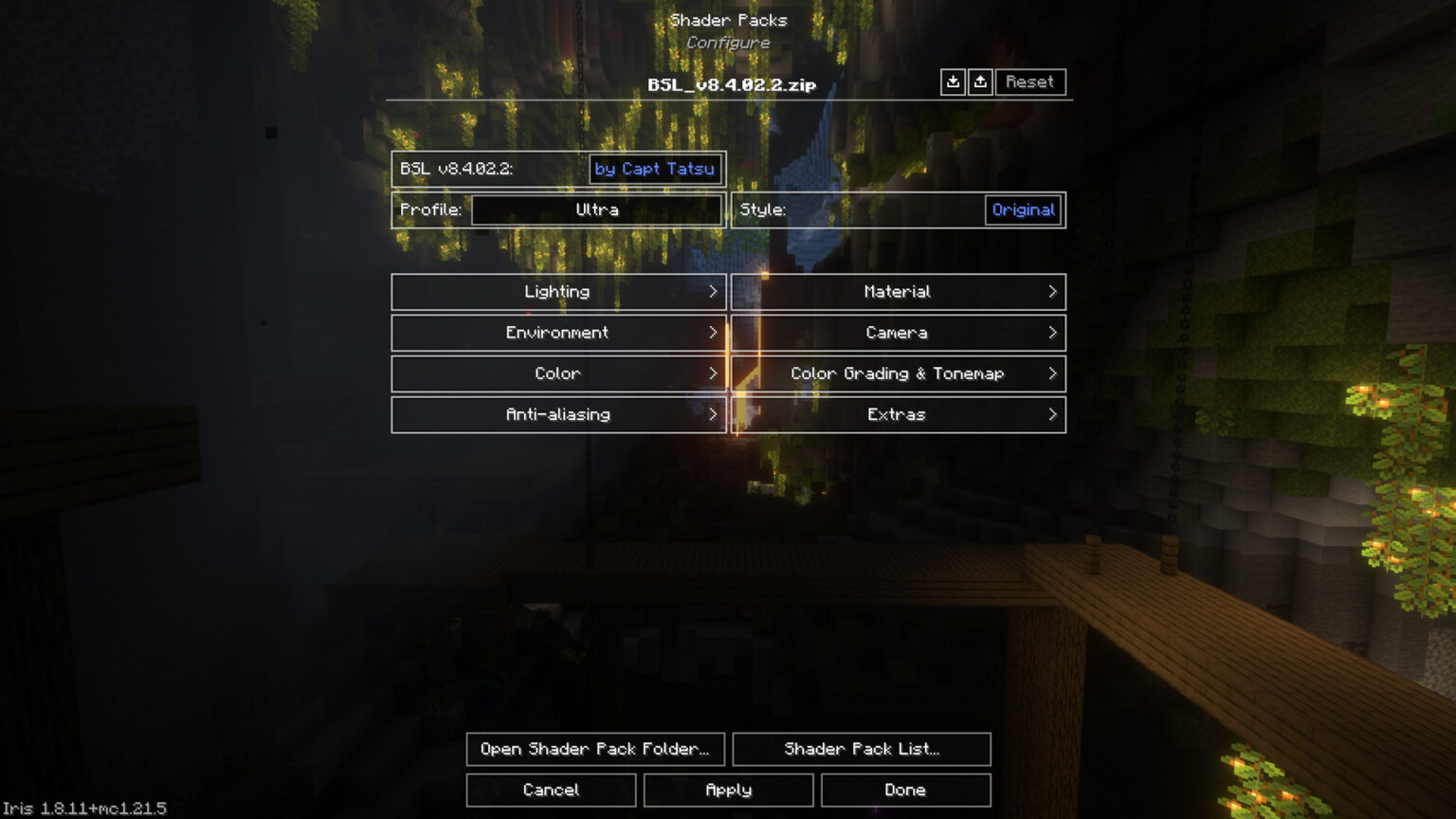Viewport: 1456px width, 819px height.
Task: Open the Camera settings panel
Action: (897, 333)
